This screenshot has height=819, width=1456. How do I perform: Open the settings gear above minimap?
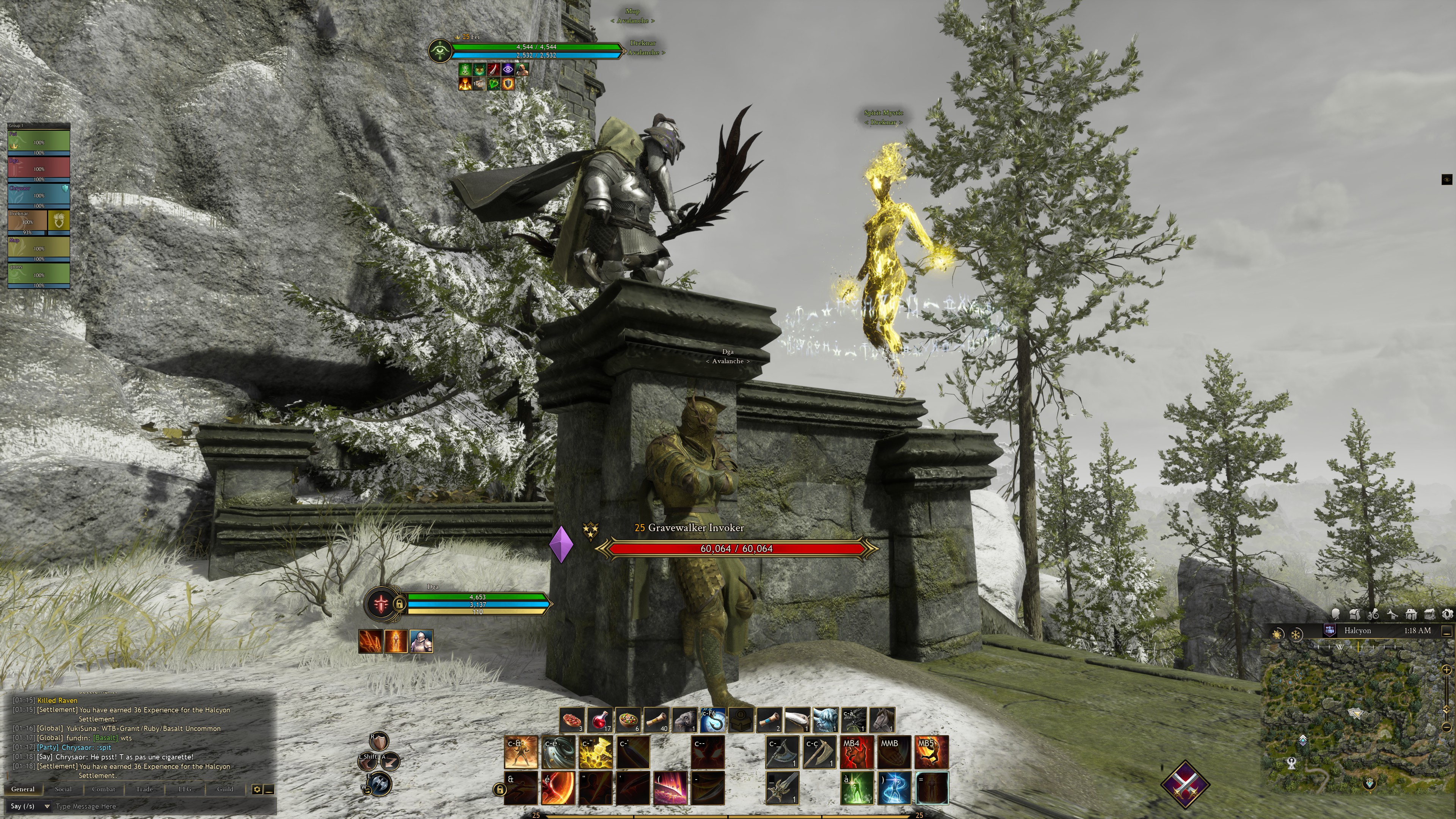[1448, 614]
